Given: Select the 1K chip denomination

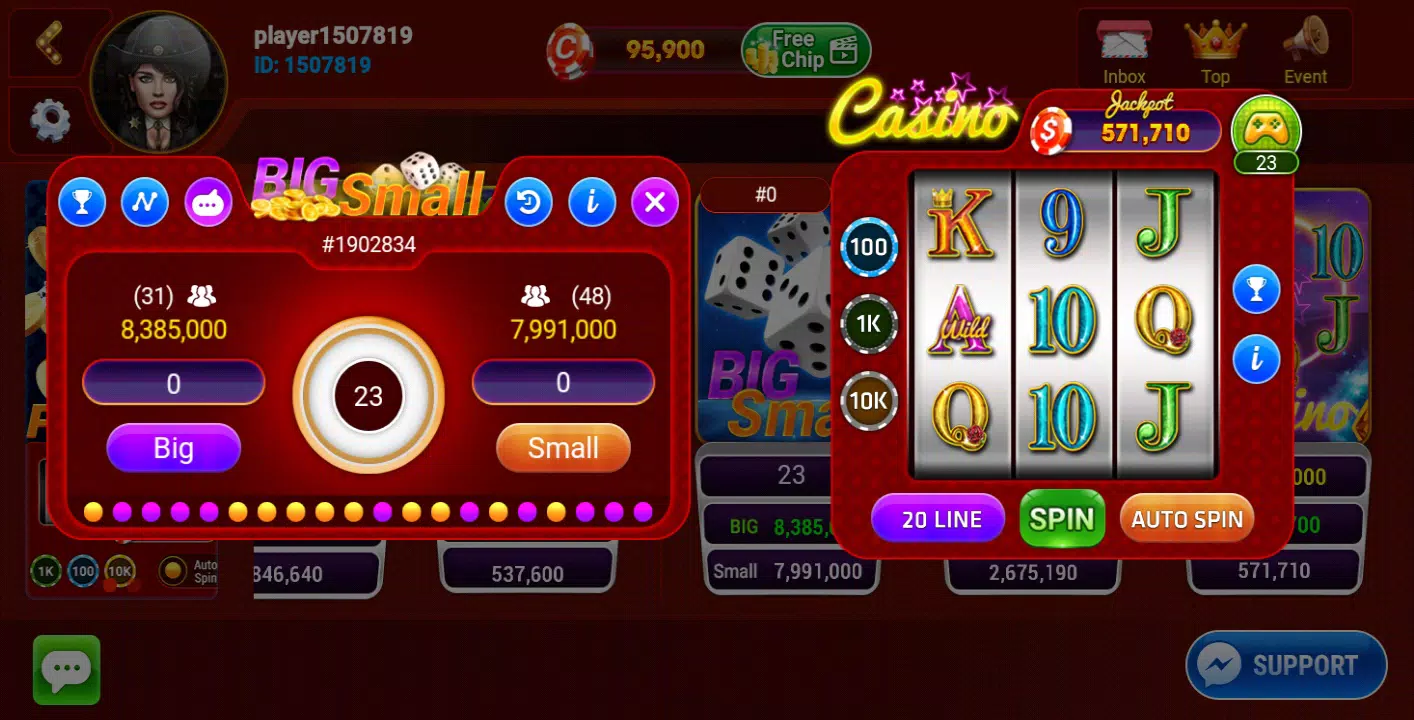Looking at the screenshot, I should coord(868,324).
